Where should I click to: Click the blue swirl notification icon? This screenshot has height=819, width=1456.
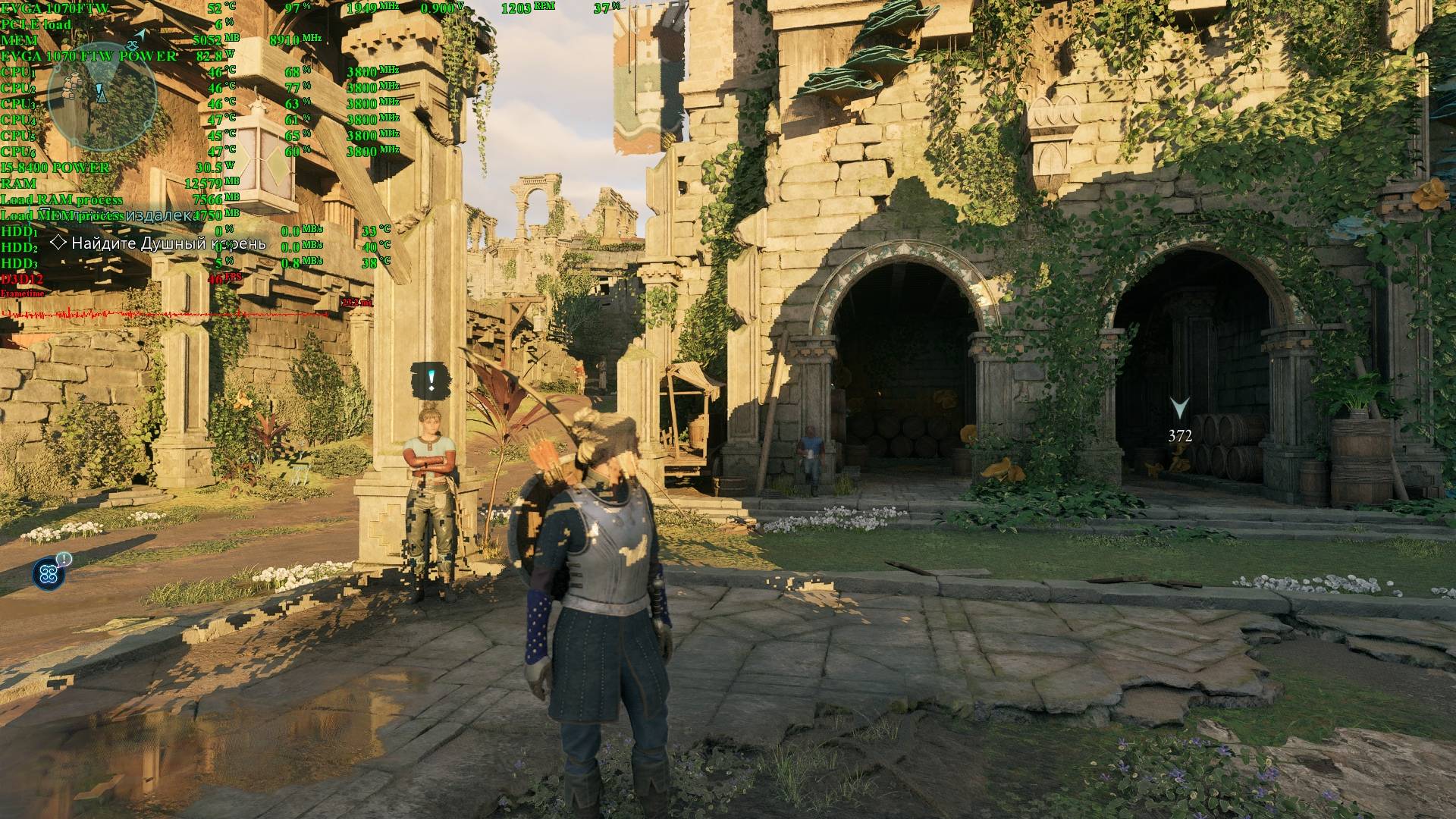pyautogui.click(x=49, y=573)
